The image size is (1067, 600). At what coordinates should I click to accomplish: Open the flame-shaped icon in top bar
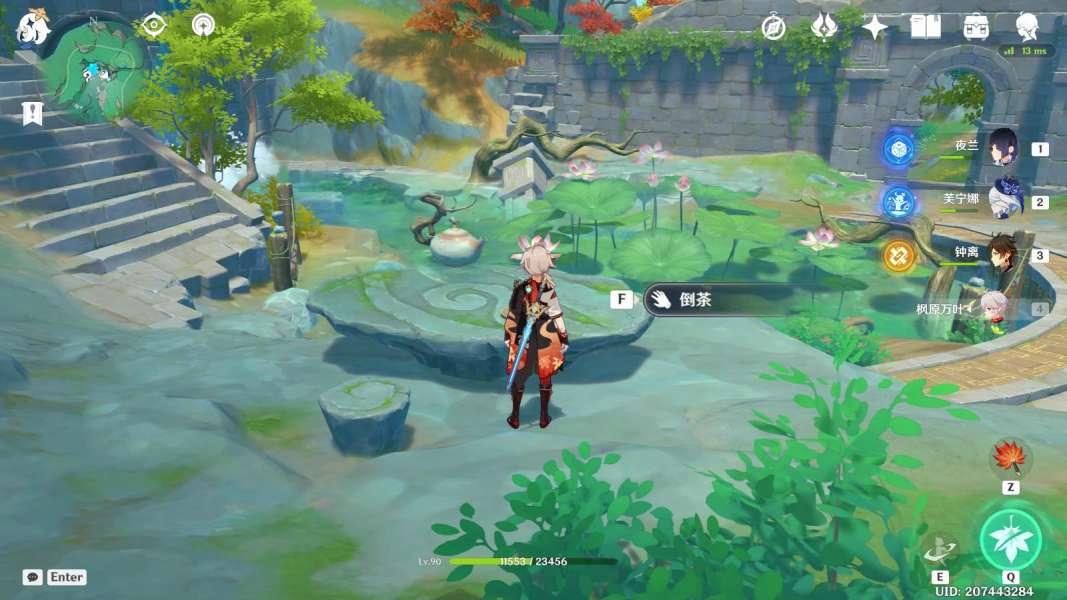click(824, 27)
